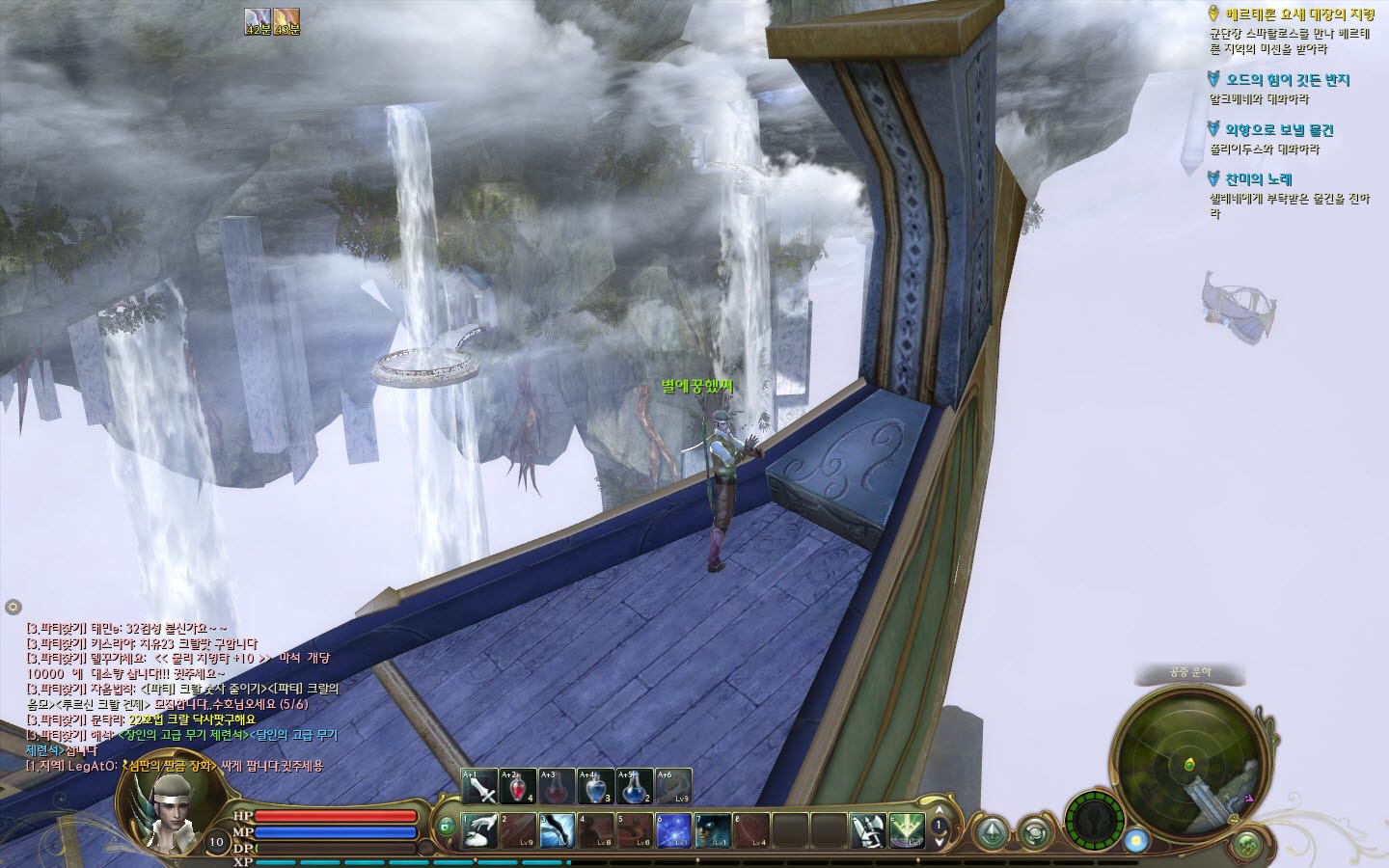Image resolution: width=1389 pixels, height=868 pixels.
Task: Toggle the green hotbar lock button
Action: point(445,827)
